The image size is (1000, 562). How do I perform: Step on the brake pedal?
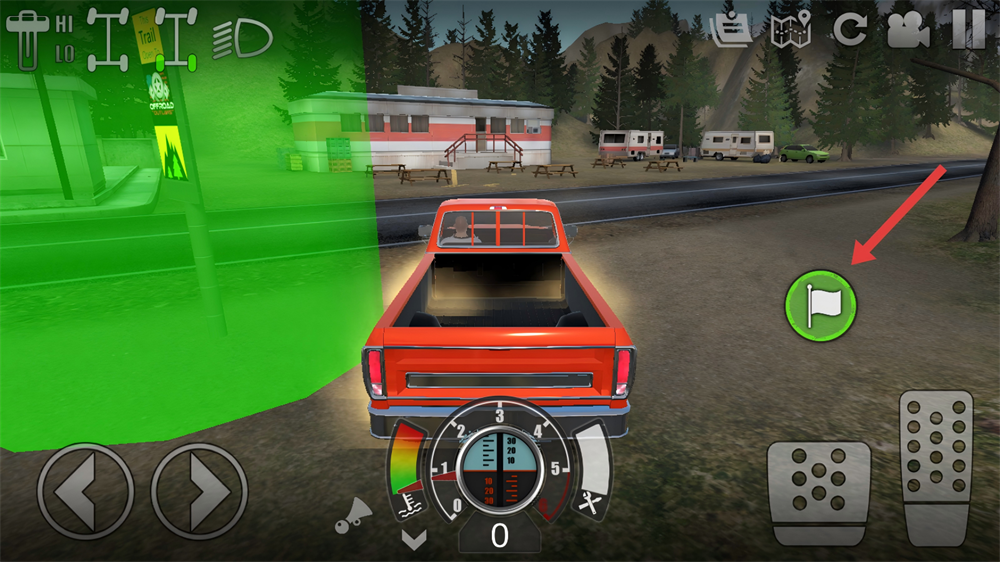point(818,491)
